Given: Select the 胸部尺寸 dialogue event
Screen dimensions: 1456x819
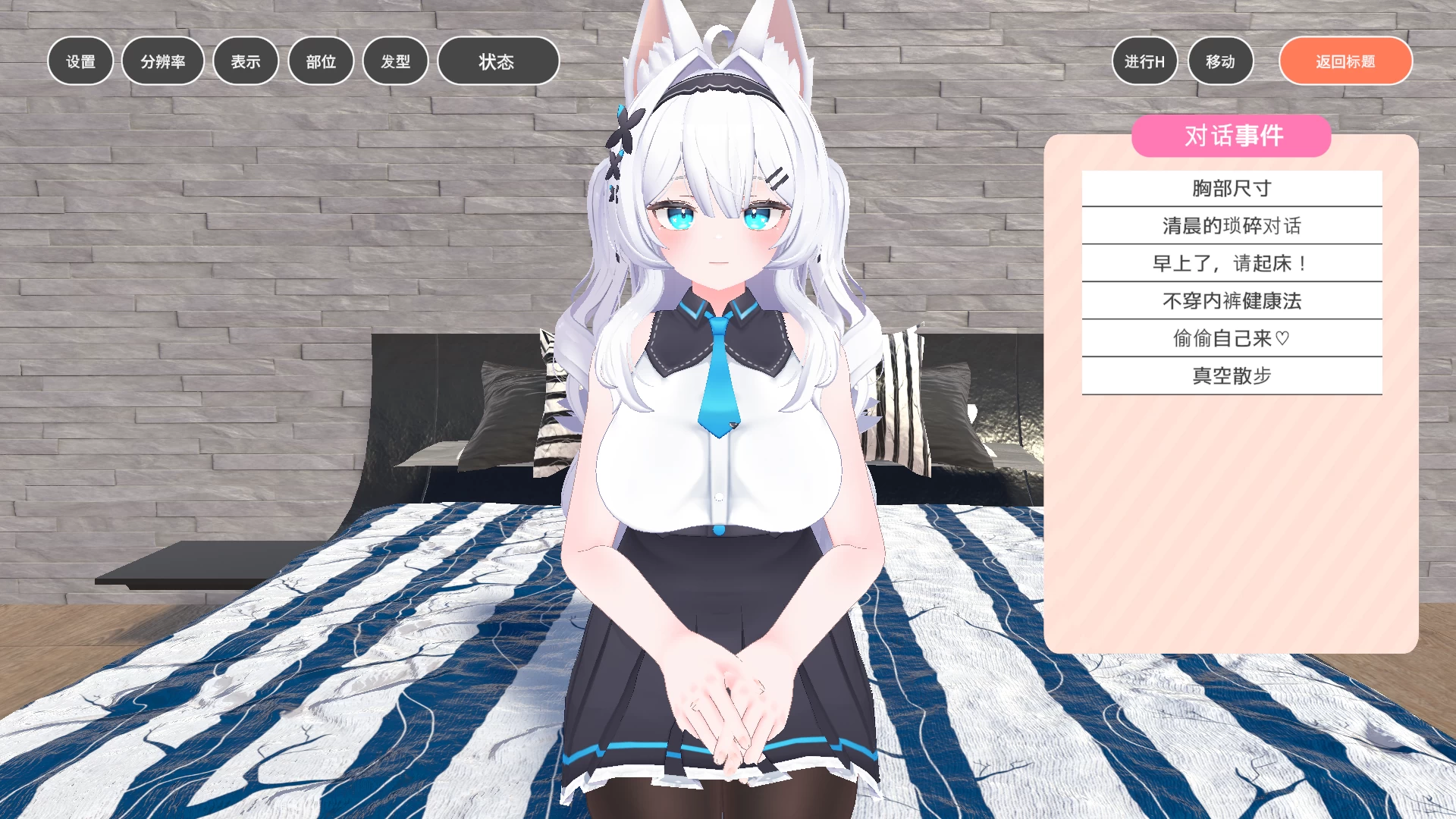Looking at the screenshot, I should 1232,187.
